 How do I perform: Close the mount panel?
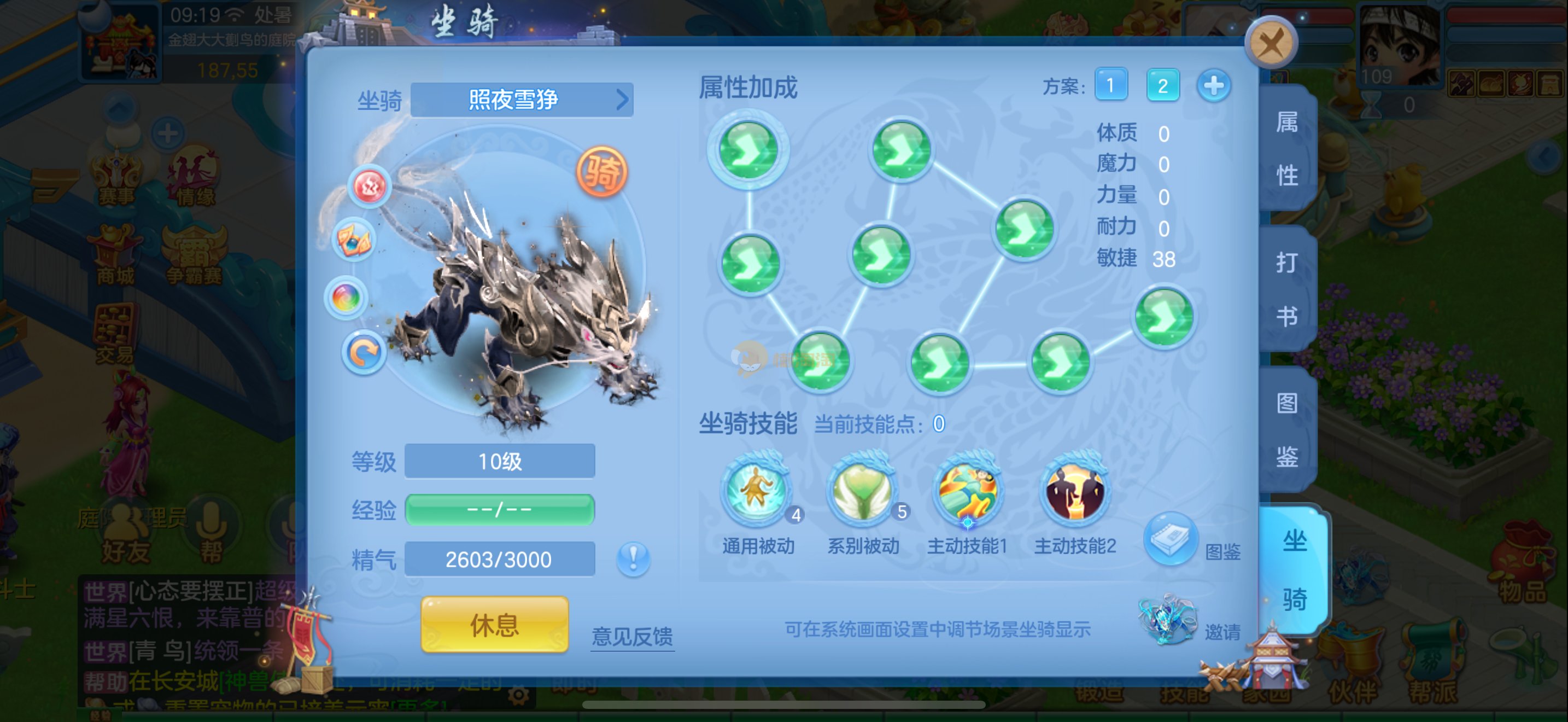tap(1271, 43)
